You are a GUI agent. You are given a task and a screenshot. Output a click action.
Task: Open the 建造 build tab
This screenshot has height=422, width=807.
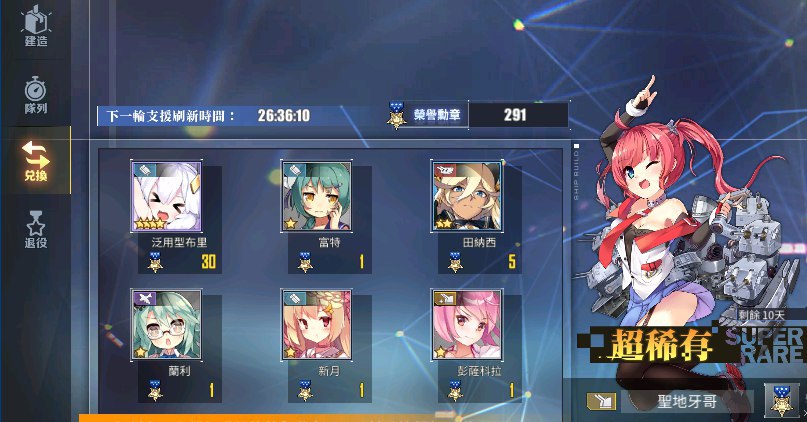click(36, 28)
